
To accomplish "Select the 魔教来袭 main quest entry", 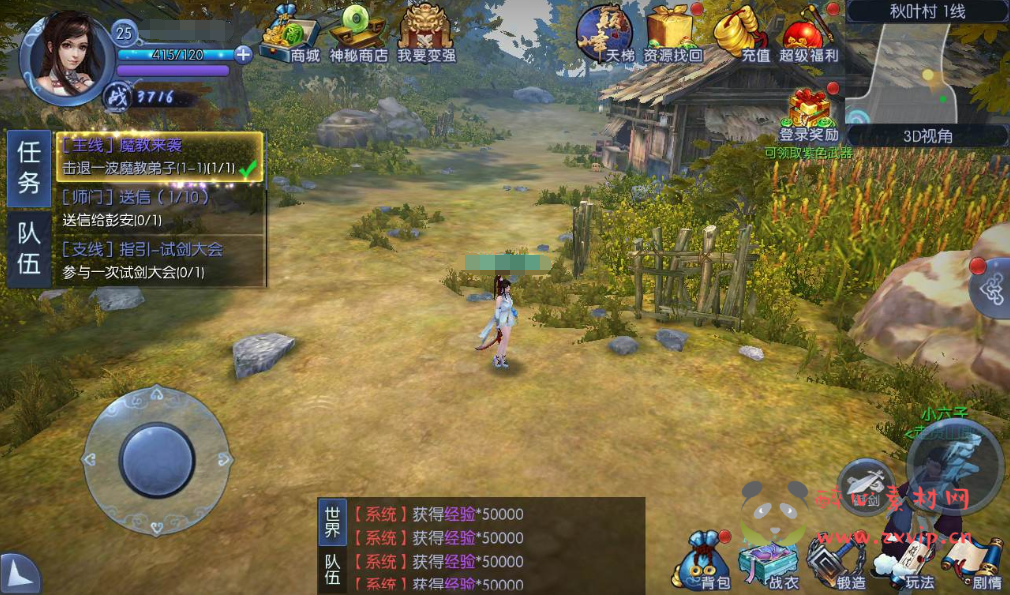I will pyautogui.click(x=160, y=157).
